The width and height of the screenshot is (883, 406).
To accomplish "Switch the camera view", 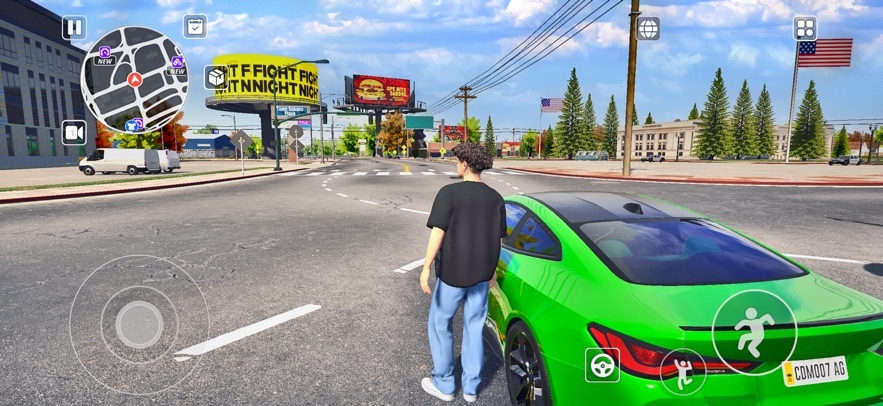I will pos(74,132).
